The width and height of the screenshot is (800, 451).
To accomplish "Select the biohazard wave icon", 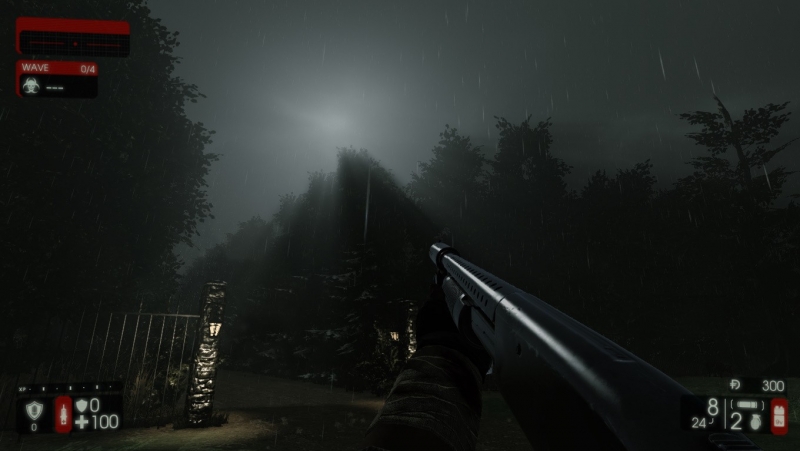I will [x=31, y=86].
